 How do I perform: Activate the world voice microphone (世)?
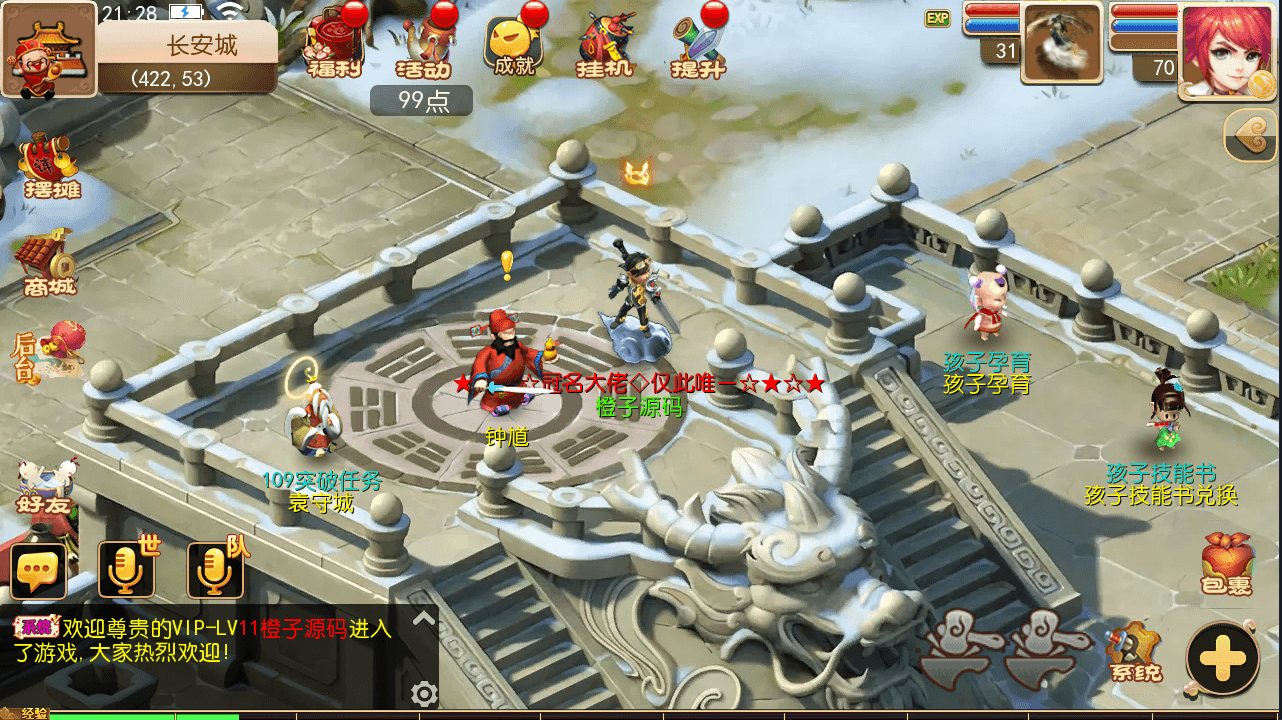coord(126,570)
